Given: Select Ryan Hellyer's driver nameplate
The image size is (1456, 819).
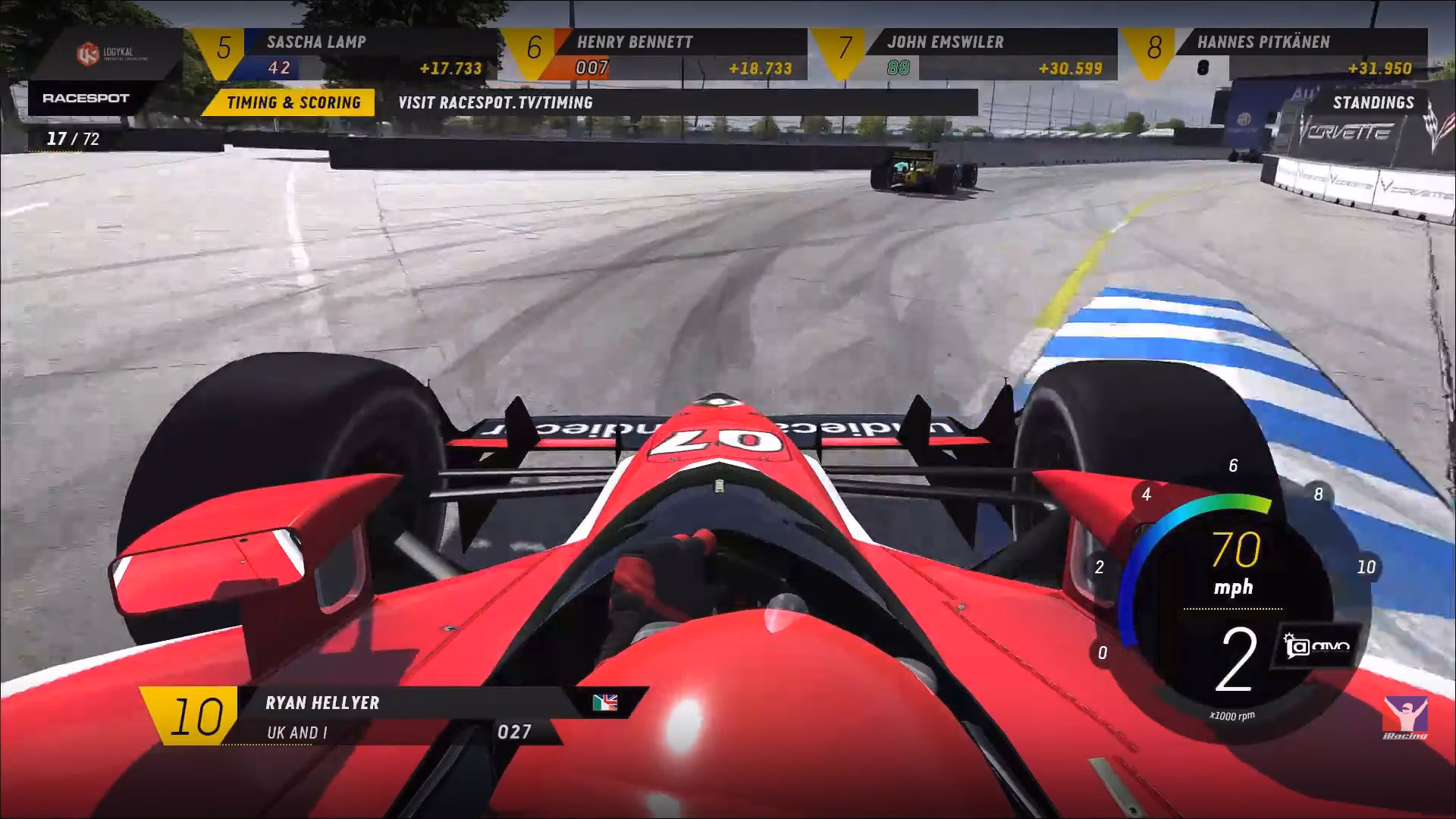Looking at the screenshot, I should 394,716.
